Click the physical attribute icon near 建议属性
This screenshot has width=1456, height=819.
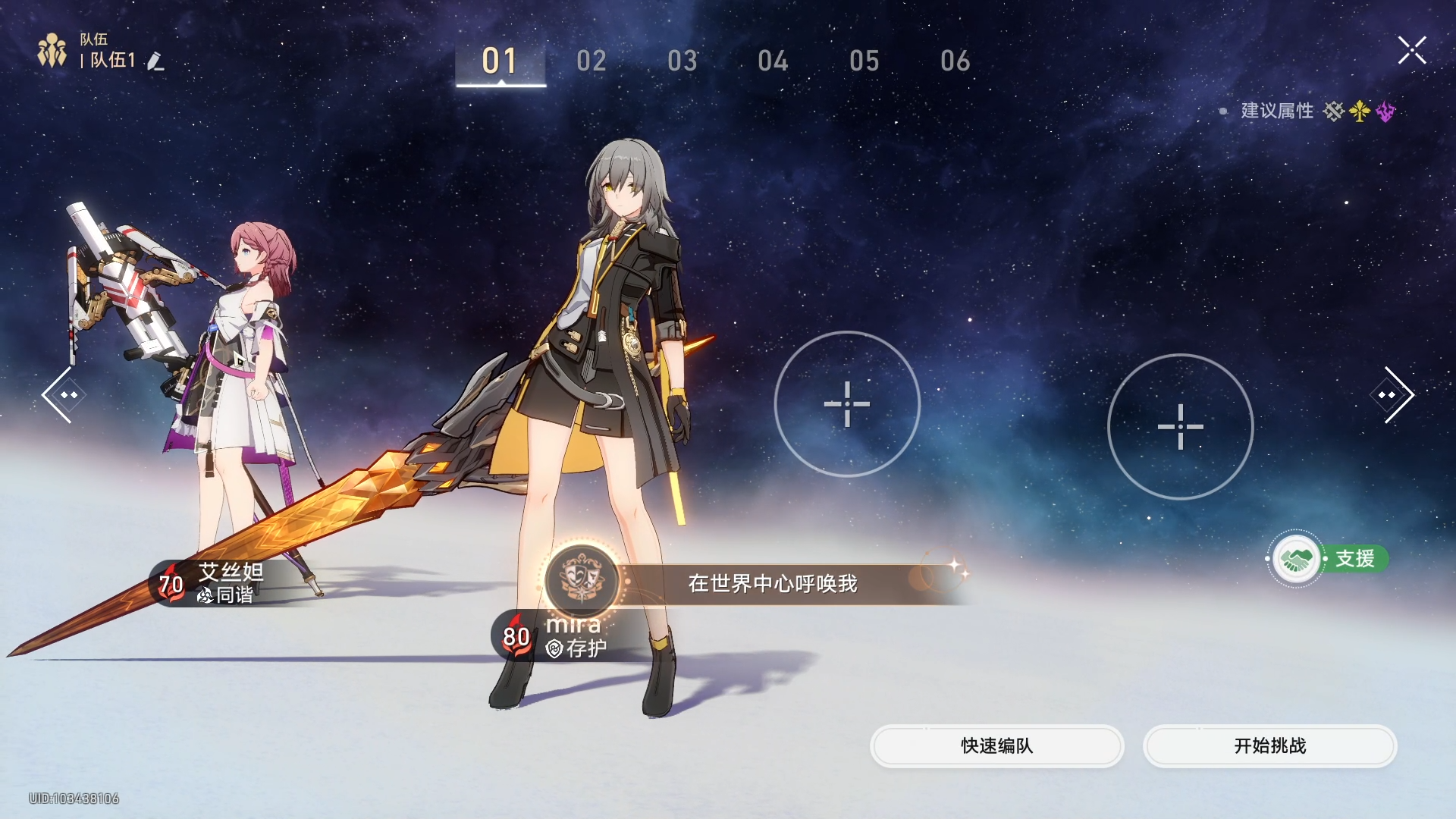pos(1335,111)
